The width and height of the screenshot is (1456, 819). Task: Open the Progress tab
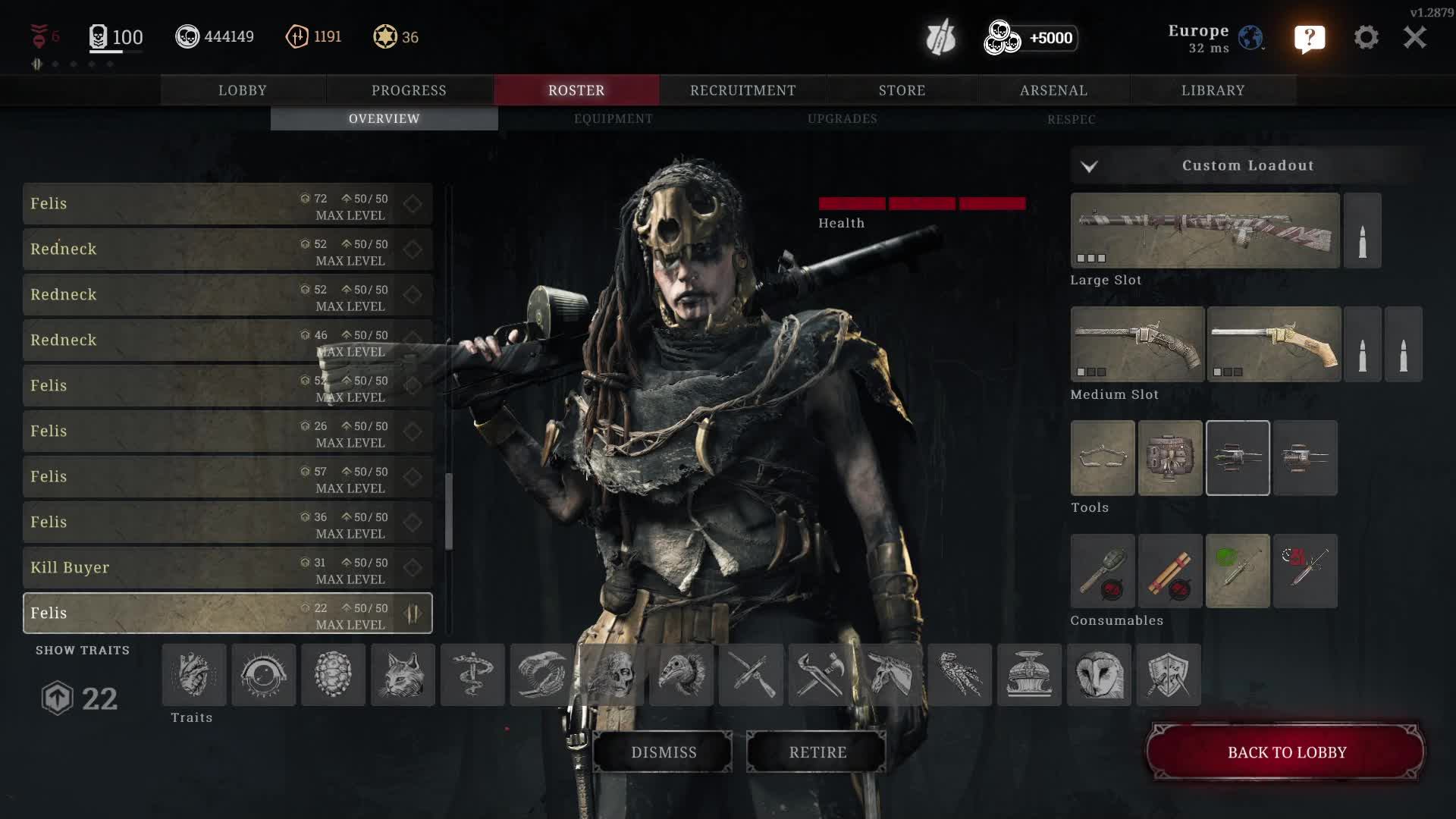click(x=409, y=90)
